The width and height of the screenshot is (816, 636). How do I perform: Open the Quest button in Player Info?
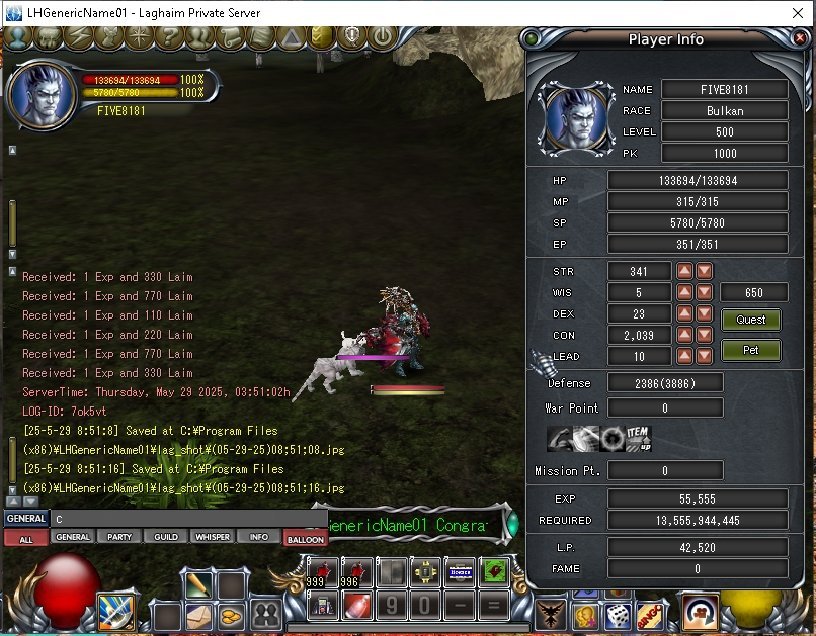tap(751, 320)
